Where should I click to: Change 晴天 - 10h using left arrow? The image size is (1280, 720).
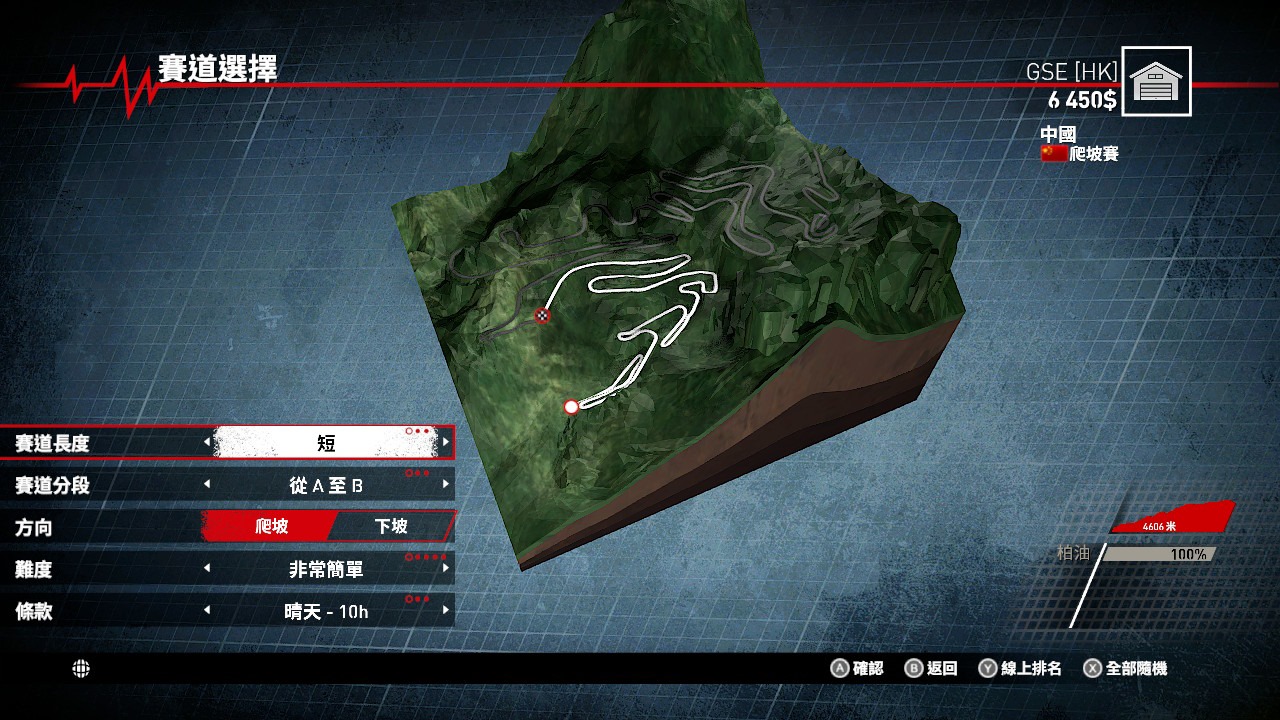[x=208, y=611]
